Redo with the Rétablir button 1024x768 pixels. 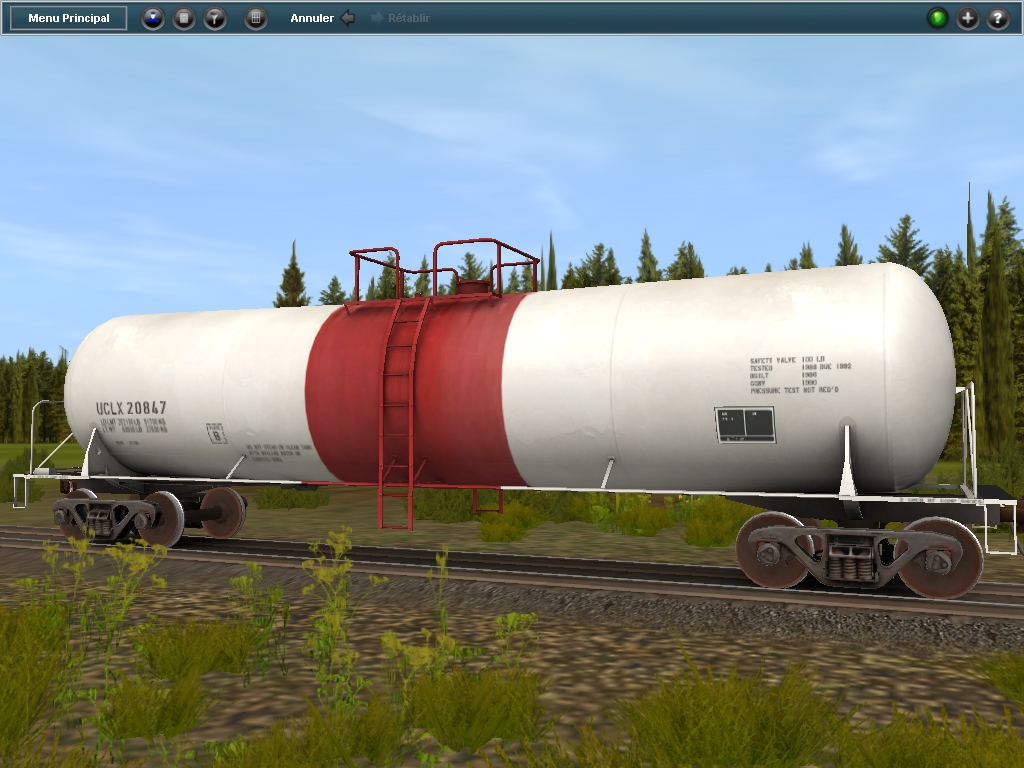[400, 18]
